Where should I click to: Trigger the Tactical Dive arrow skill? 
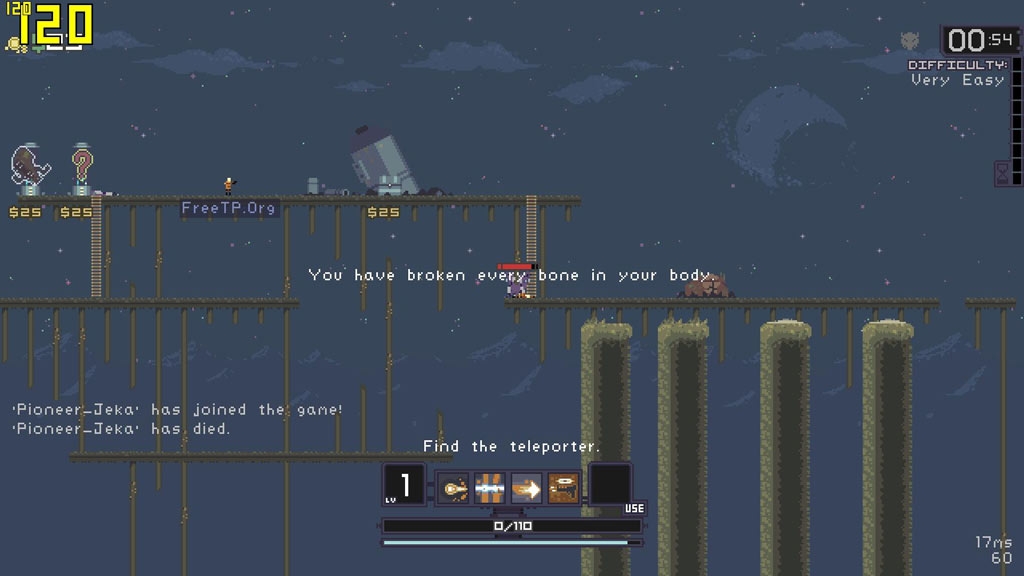click(x=526, y=488)
